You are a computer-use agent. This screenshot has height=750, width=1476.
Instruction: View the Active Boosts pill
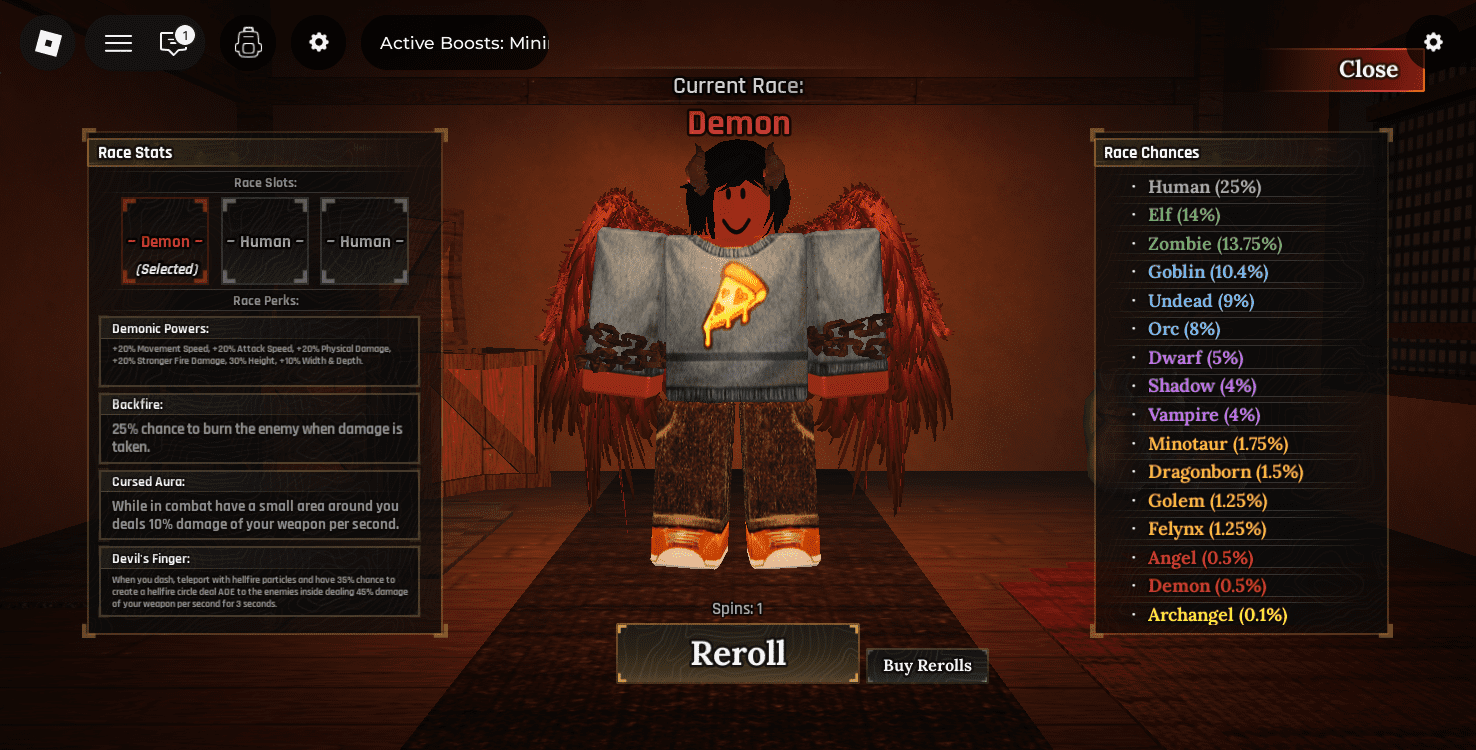pos(455,42)
